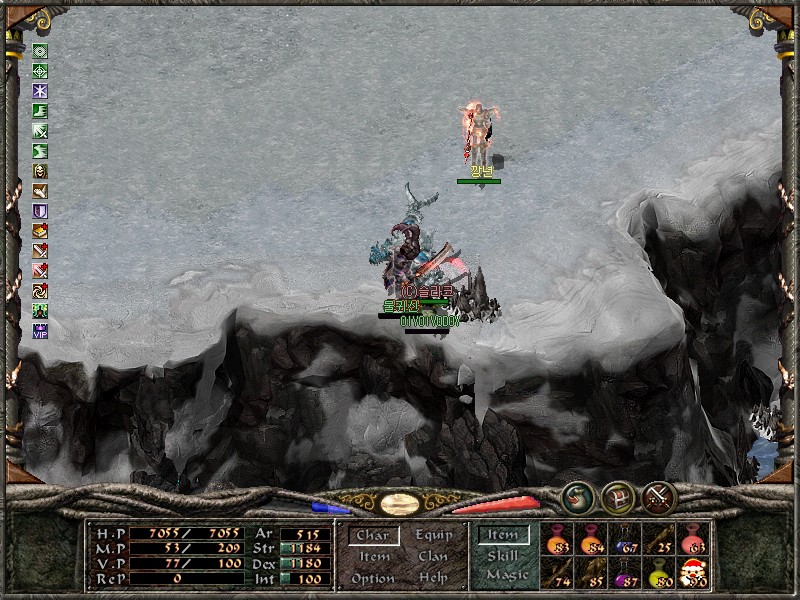Click the VIP status icon
The width and height of the screenshot is (800, 600).
[40, 332]
